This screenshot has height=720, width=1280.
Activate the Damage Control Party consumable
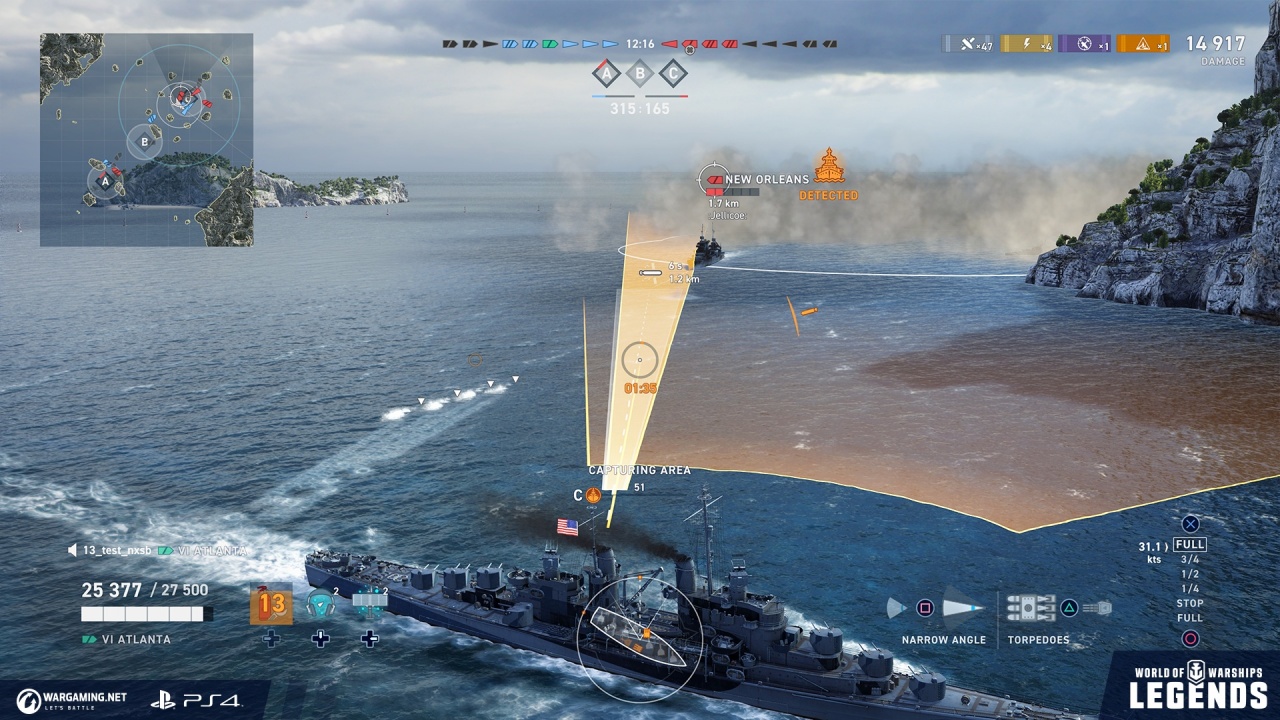[271, 604]
